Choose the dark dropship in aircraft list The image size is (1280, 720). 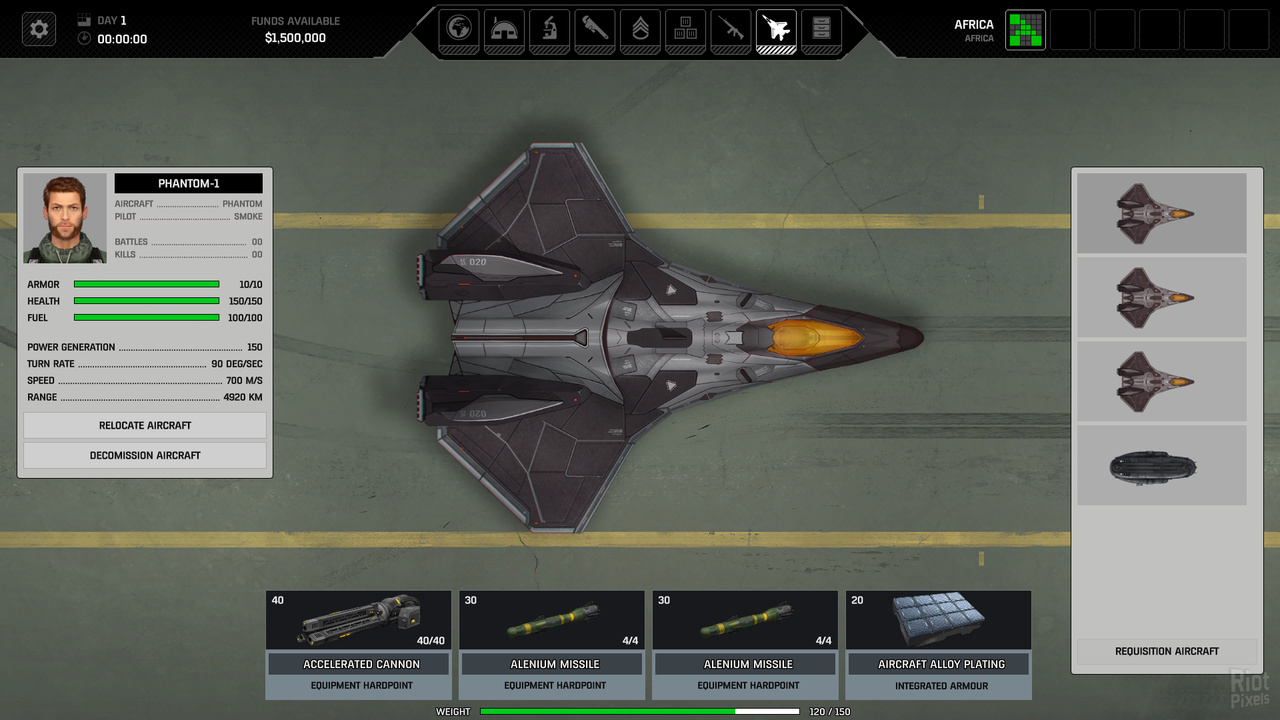point(1161,466)
